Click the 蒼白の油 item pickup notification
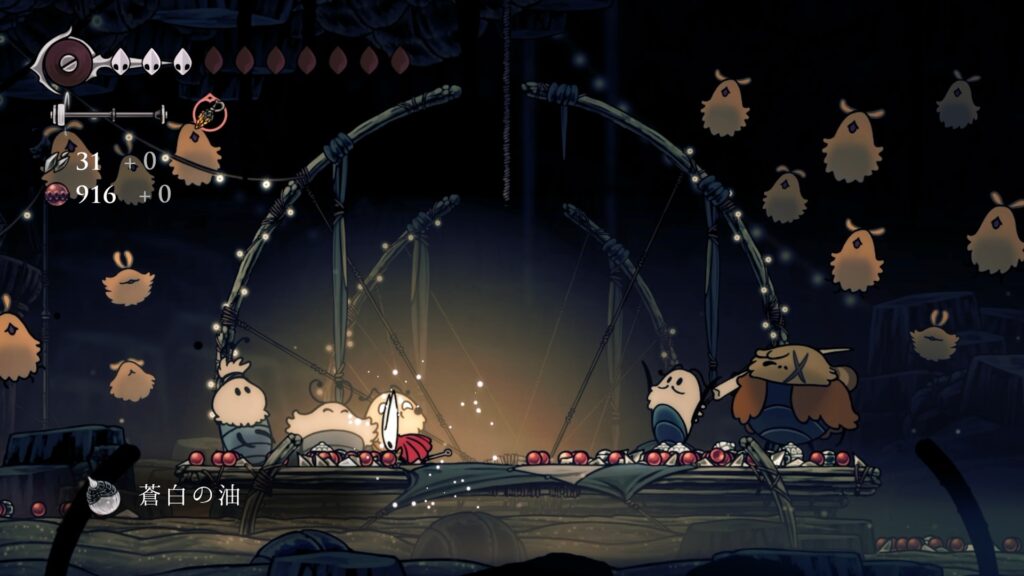This screenshot has width=1024, height=576. (166, 496)
